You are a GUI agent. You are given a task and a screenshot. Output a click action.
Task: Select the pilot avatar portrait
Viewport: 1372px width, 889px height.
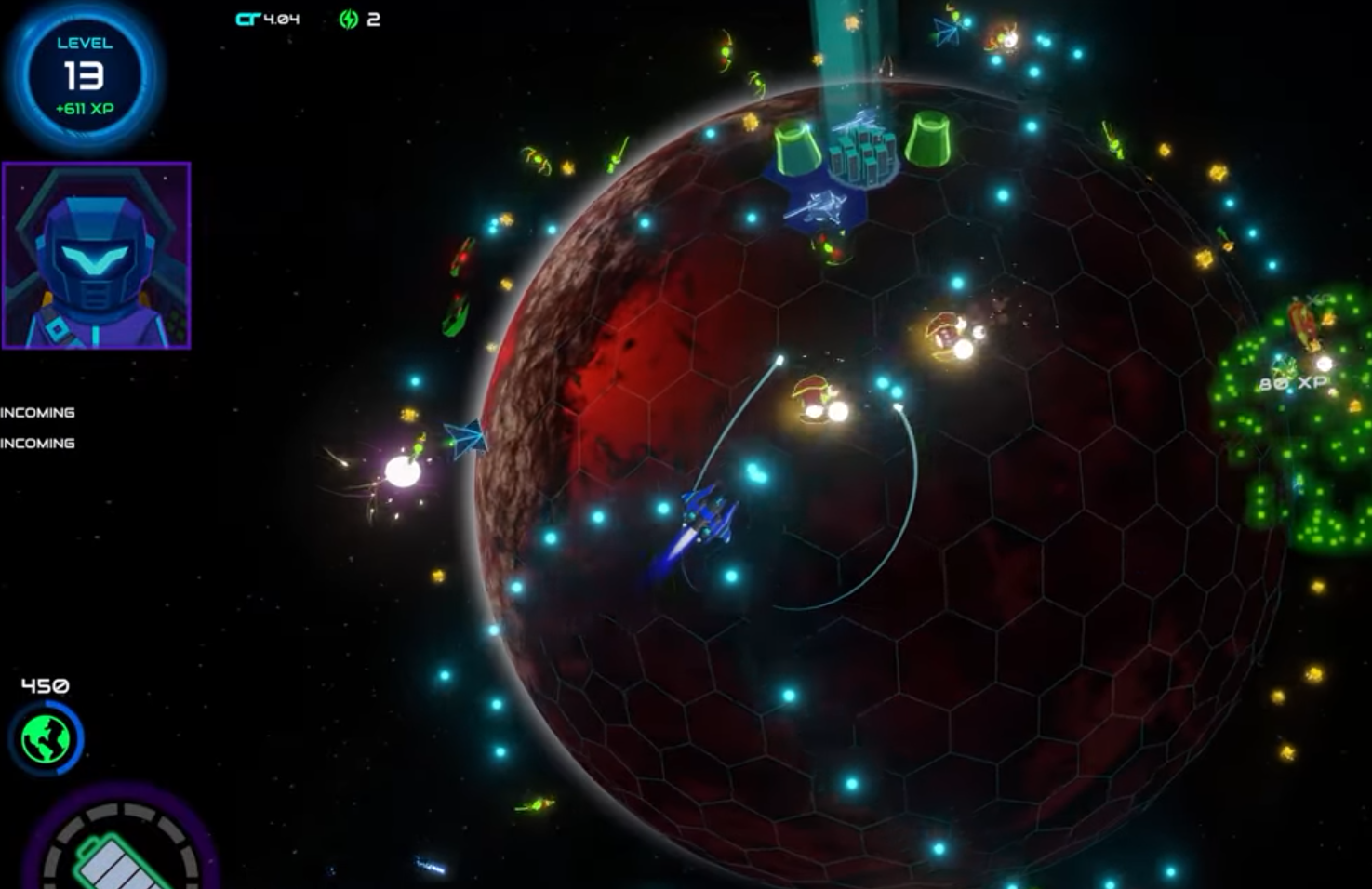[97, 254]
